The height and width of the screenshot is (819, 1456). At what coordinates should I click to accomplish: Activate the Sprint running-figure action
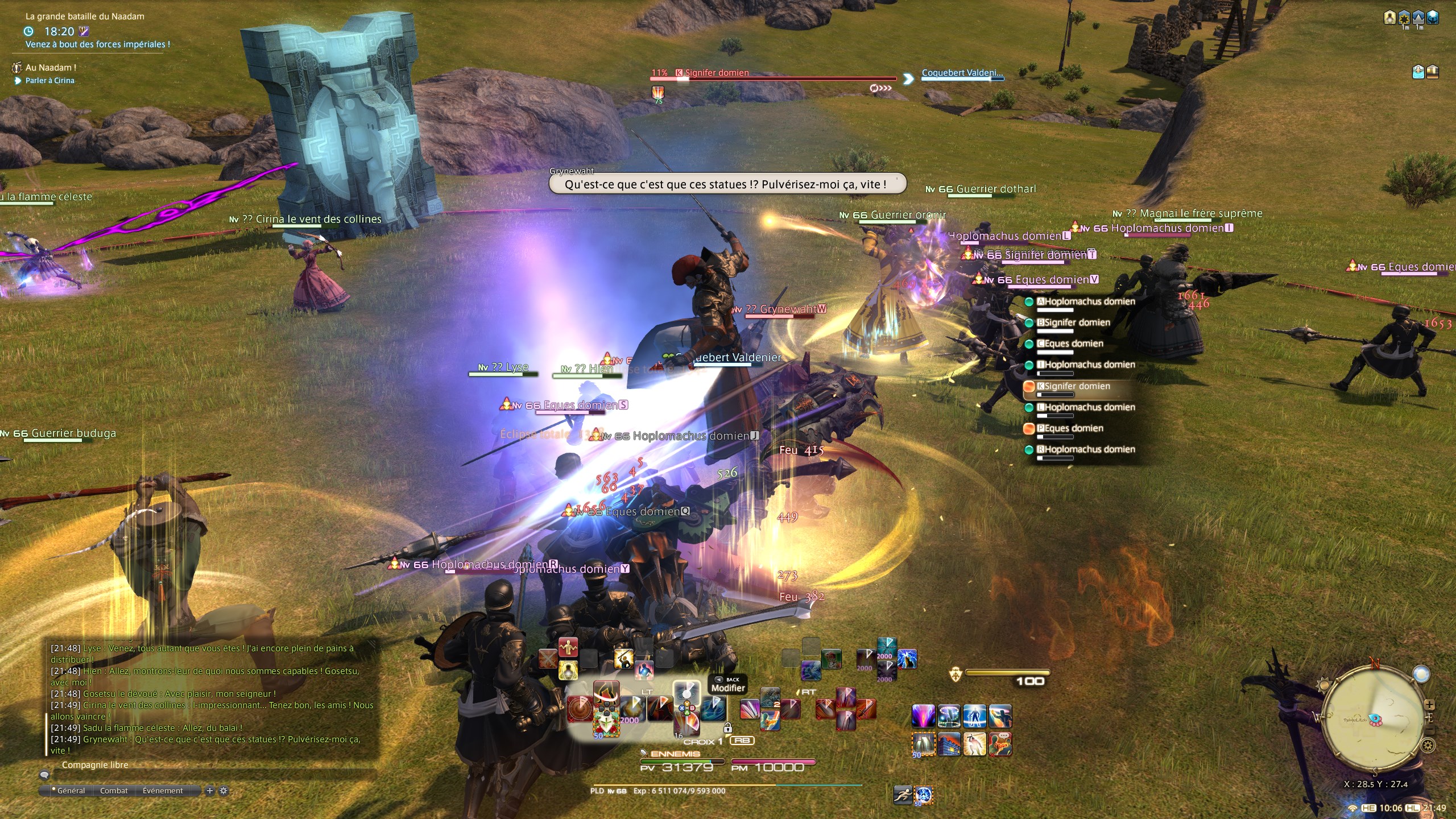tap(903, 794)
